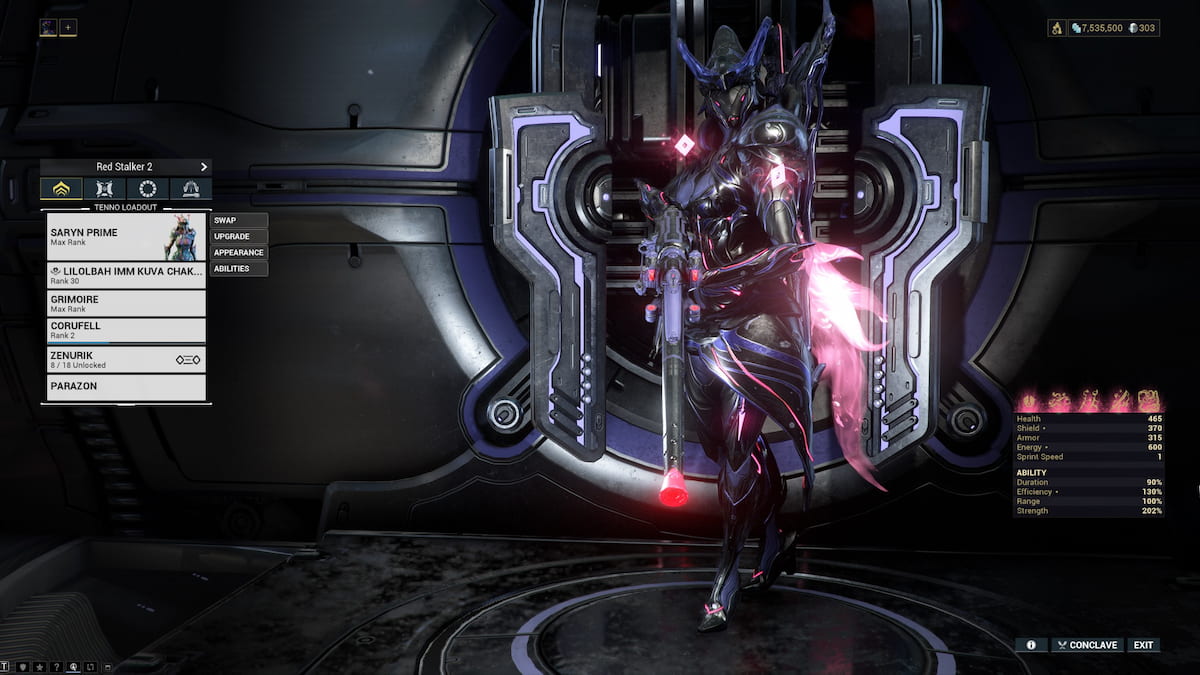Screen dimensions: 1200x675
Task: Click Swap to change the warframe
Action: coord(239,220)
